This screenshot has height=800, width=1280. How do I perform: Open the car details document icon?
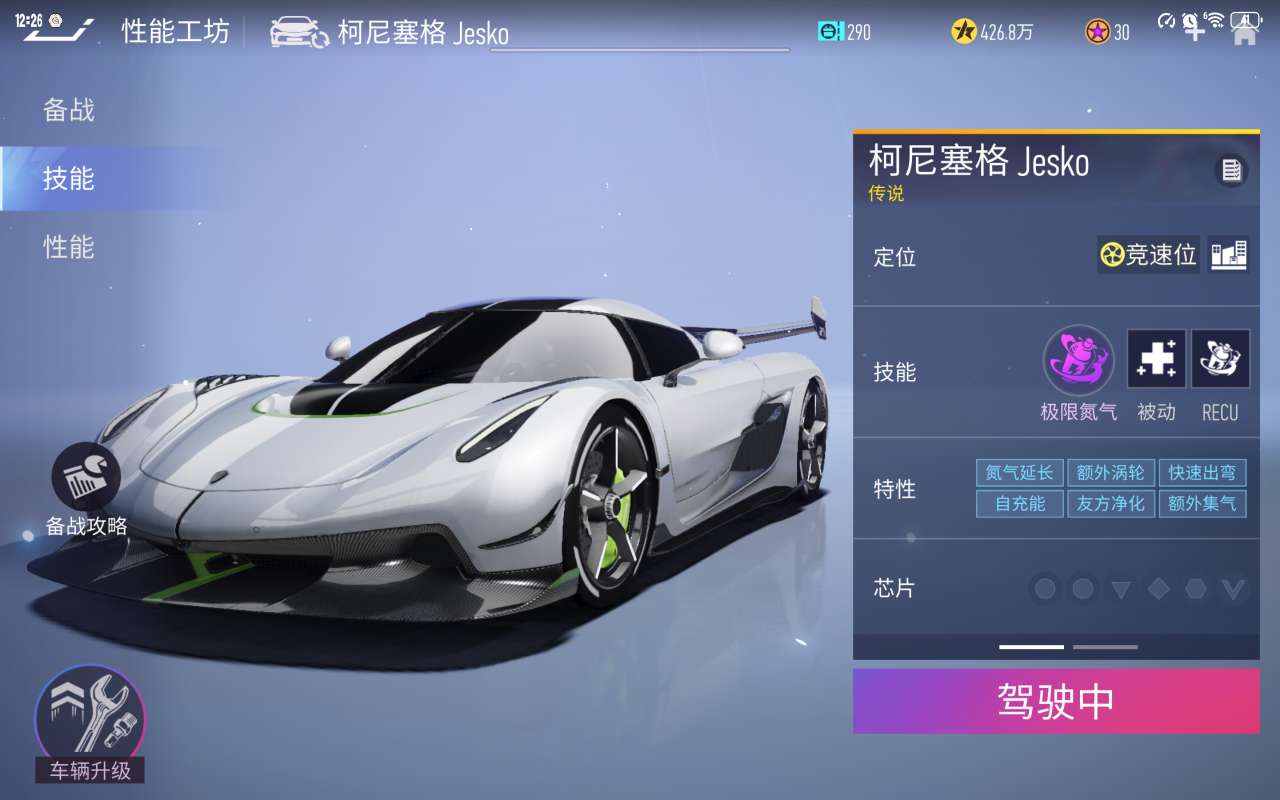1231,170
